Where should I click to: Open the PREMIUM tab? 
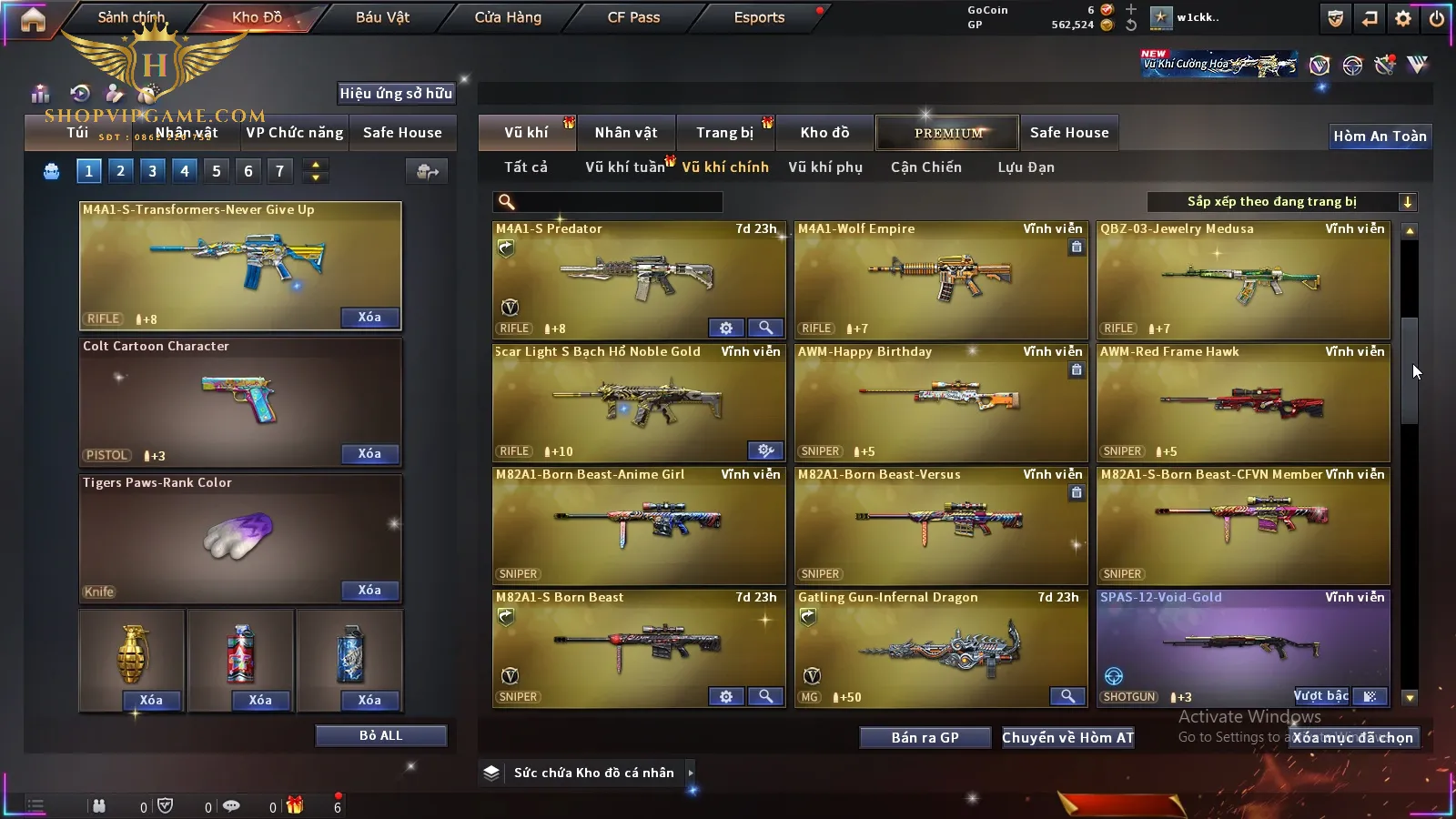tap(948, 133)
